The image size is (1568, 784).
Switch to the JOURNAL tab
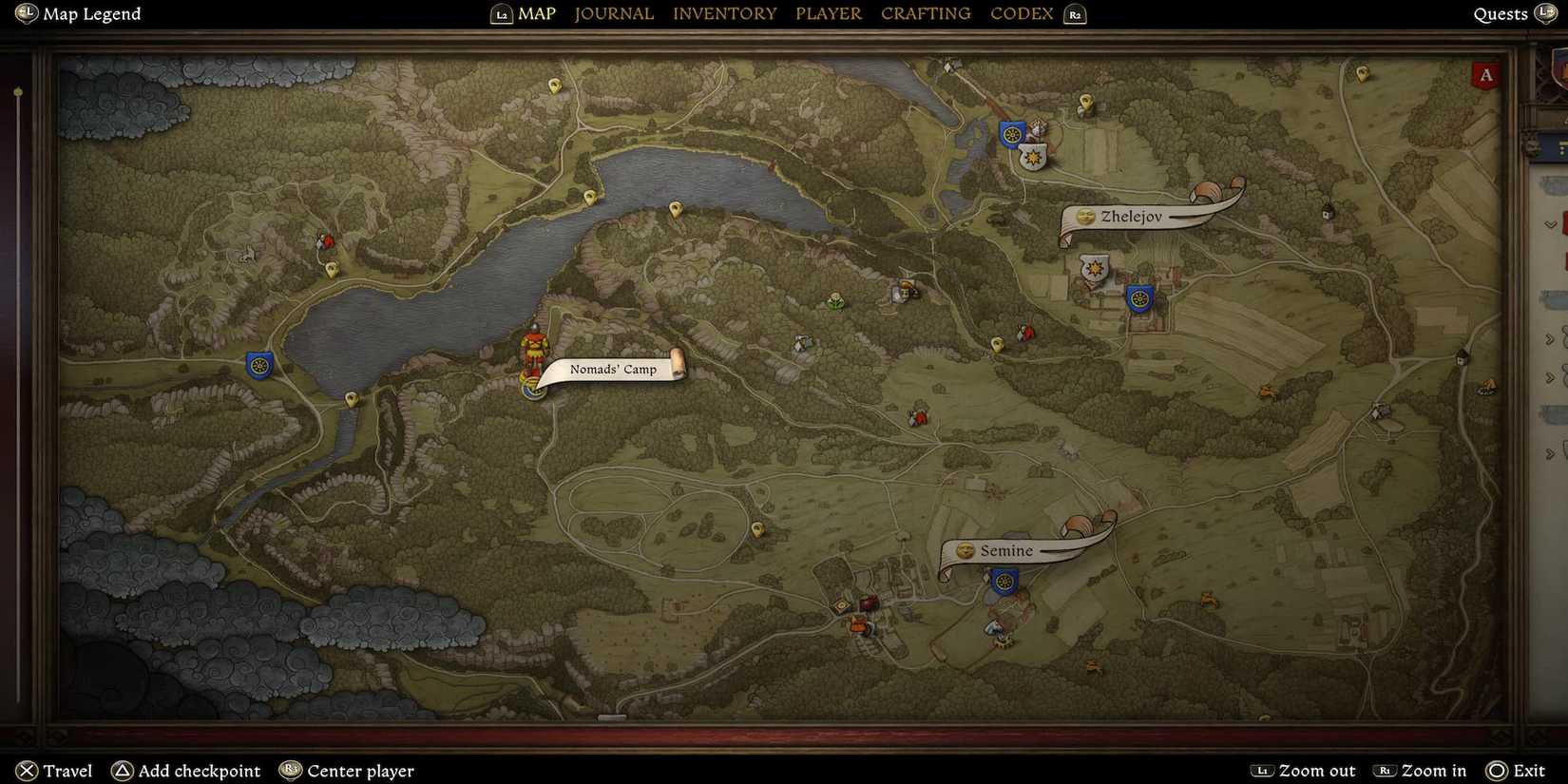point(614,13)
